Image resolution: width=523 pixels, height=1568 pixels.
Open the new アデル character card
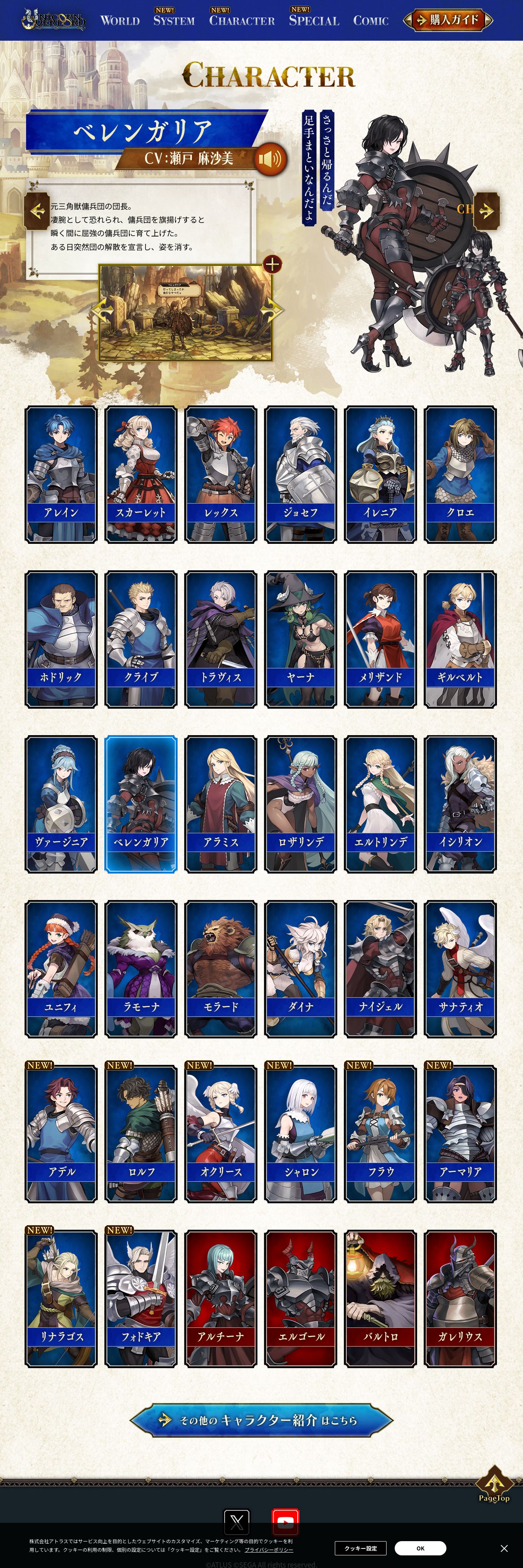61,1134
